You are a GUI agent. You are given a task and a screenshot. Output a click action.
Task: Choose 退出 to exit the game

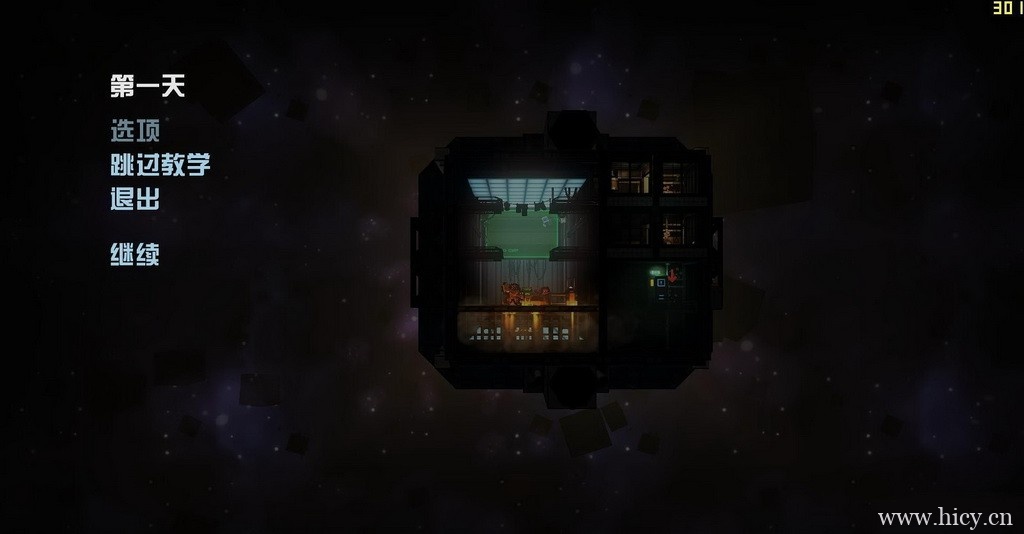click(135, 199)
